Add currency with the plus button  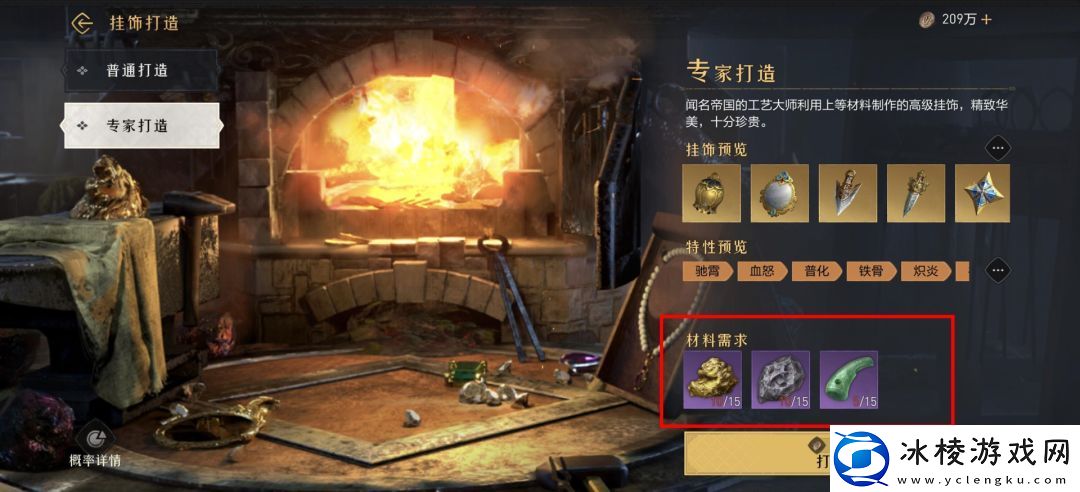pos(986,19)
